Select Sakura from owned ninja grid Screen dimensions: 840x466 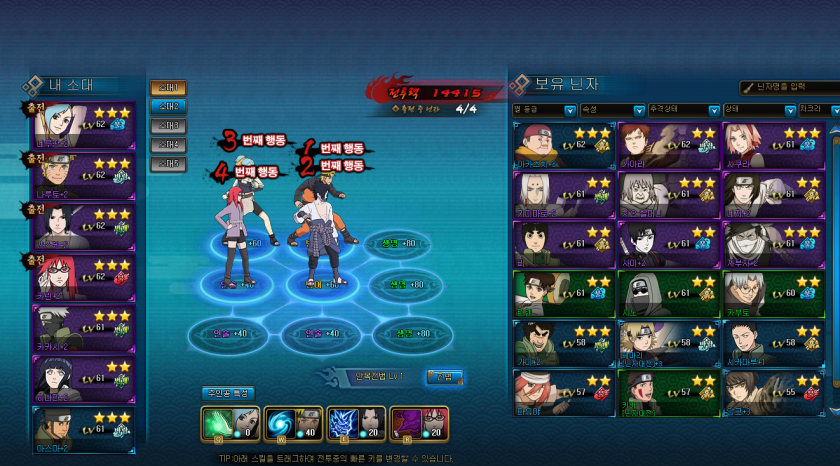pos(772,146)
